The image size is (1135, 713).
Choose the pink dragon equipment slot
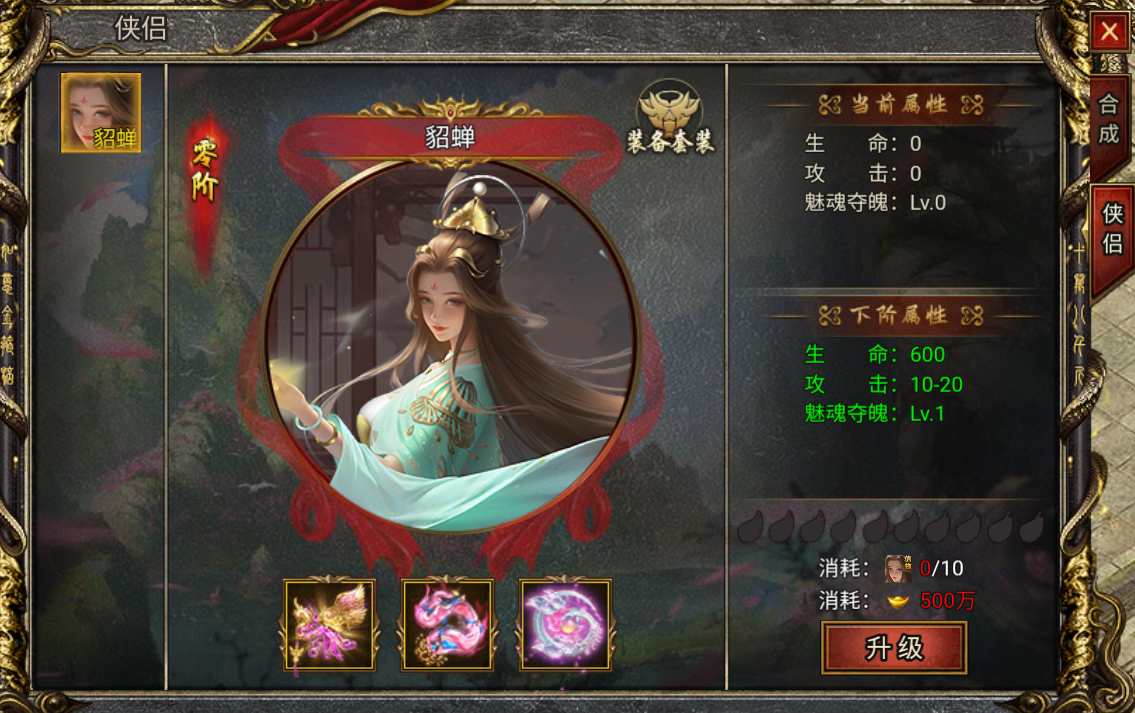coord(448,624)
